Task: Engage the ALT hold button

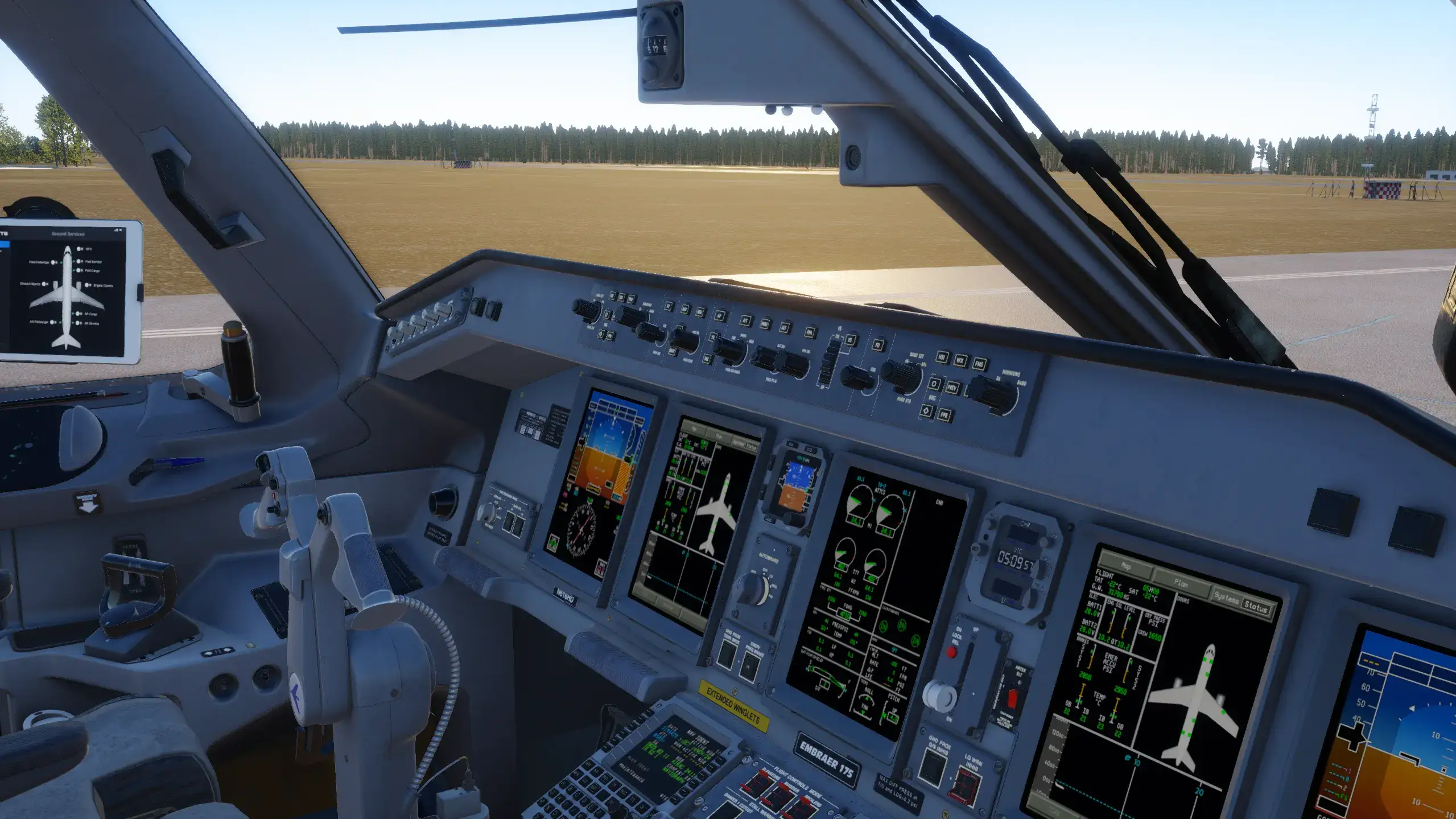Action: pyautogui.click(x=784, y=328)
